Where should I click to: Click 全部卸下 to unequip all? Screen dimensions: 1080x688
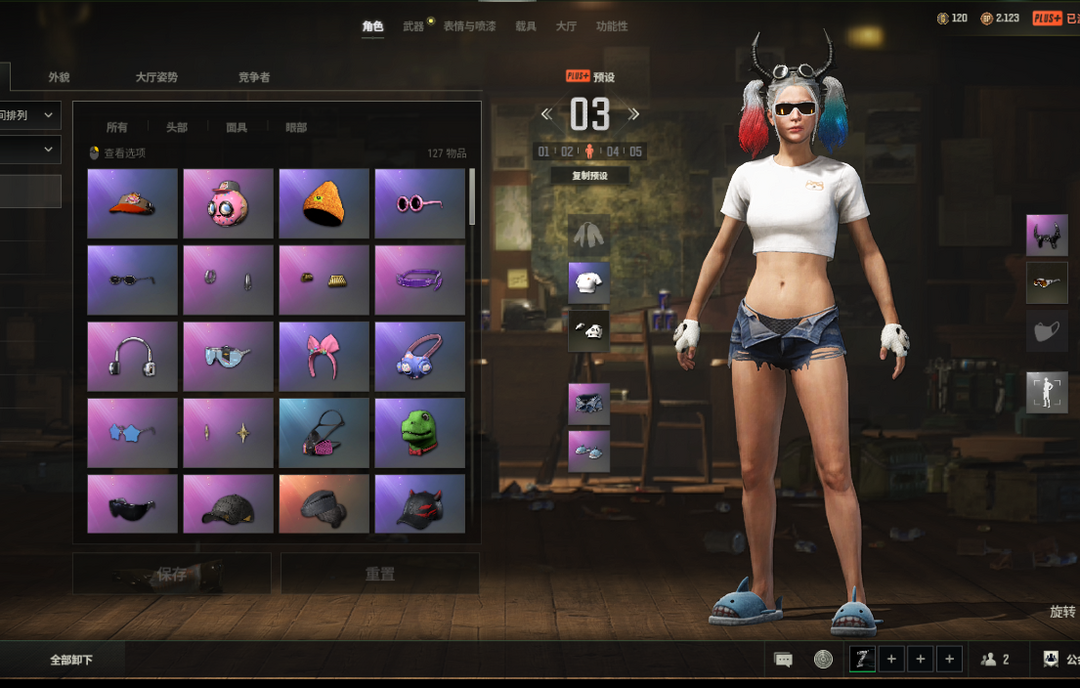(x=72, y=660)
